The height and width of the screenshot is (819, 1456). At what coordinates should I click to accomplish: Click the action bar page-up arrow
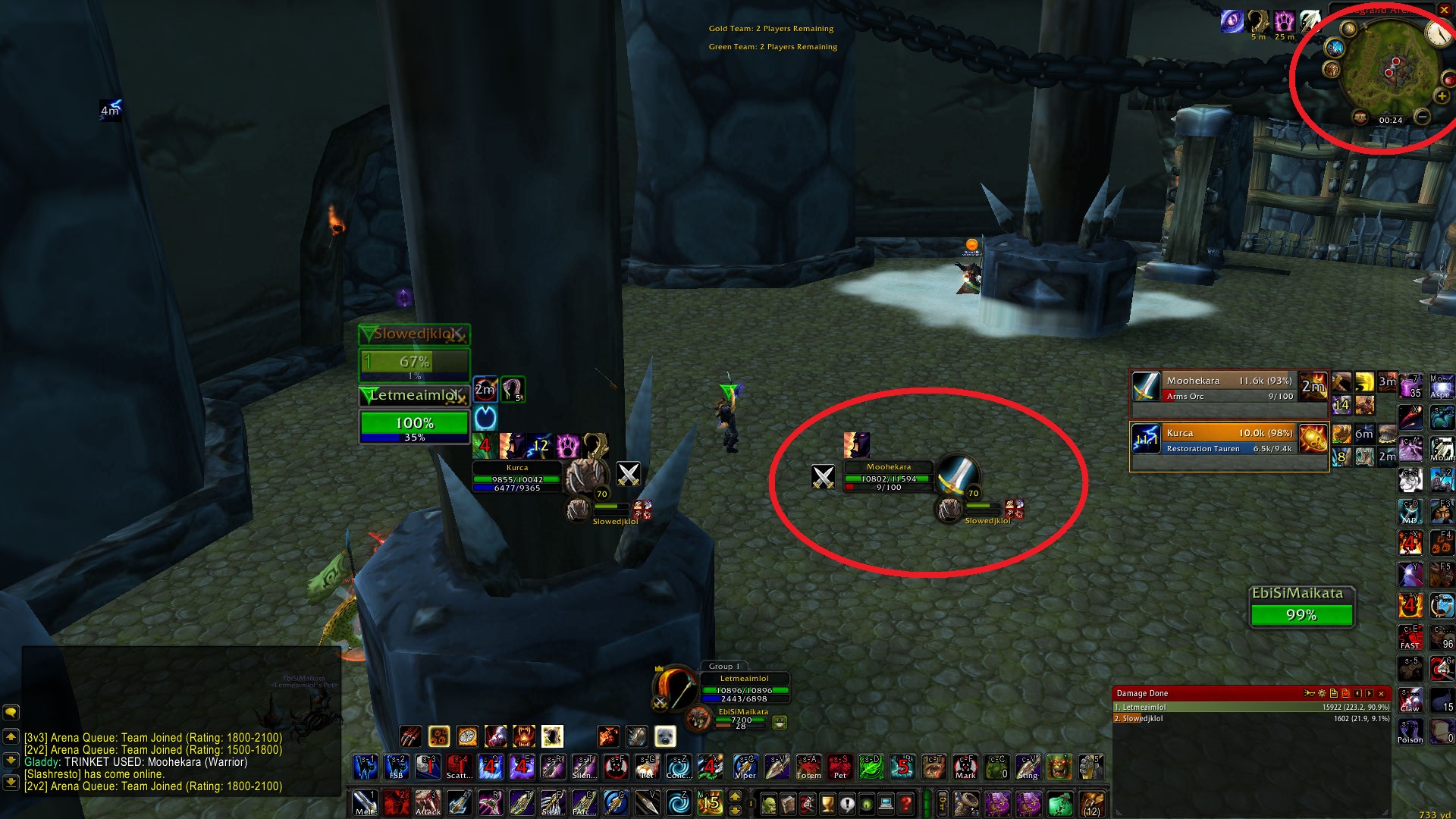point(734,796)
